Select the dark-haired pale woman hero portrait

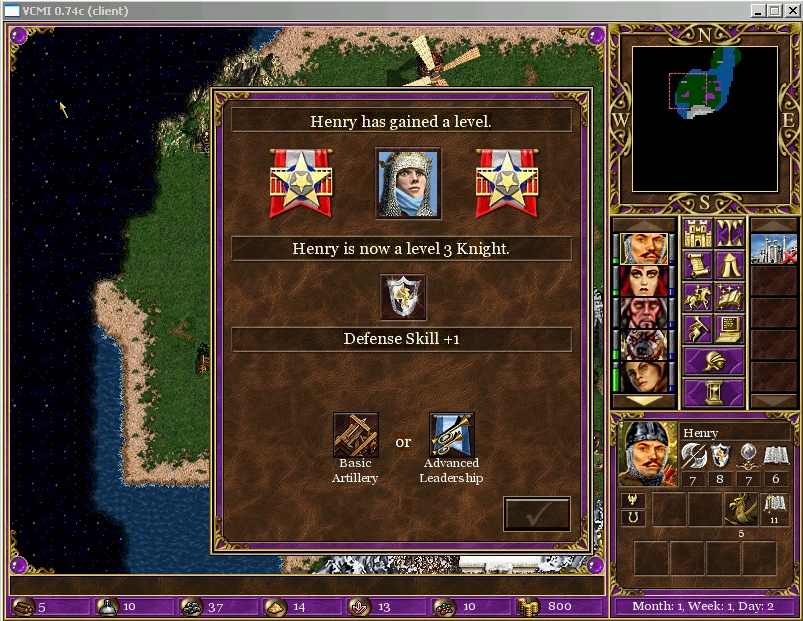click(645, 281)
